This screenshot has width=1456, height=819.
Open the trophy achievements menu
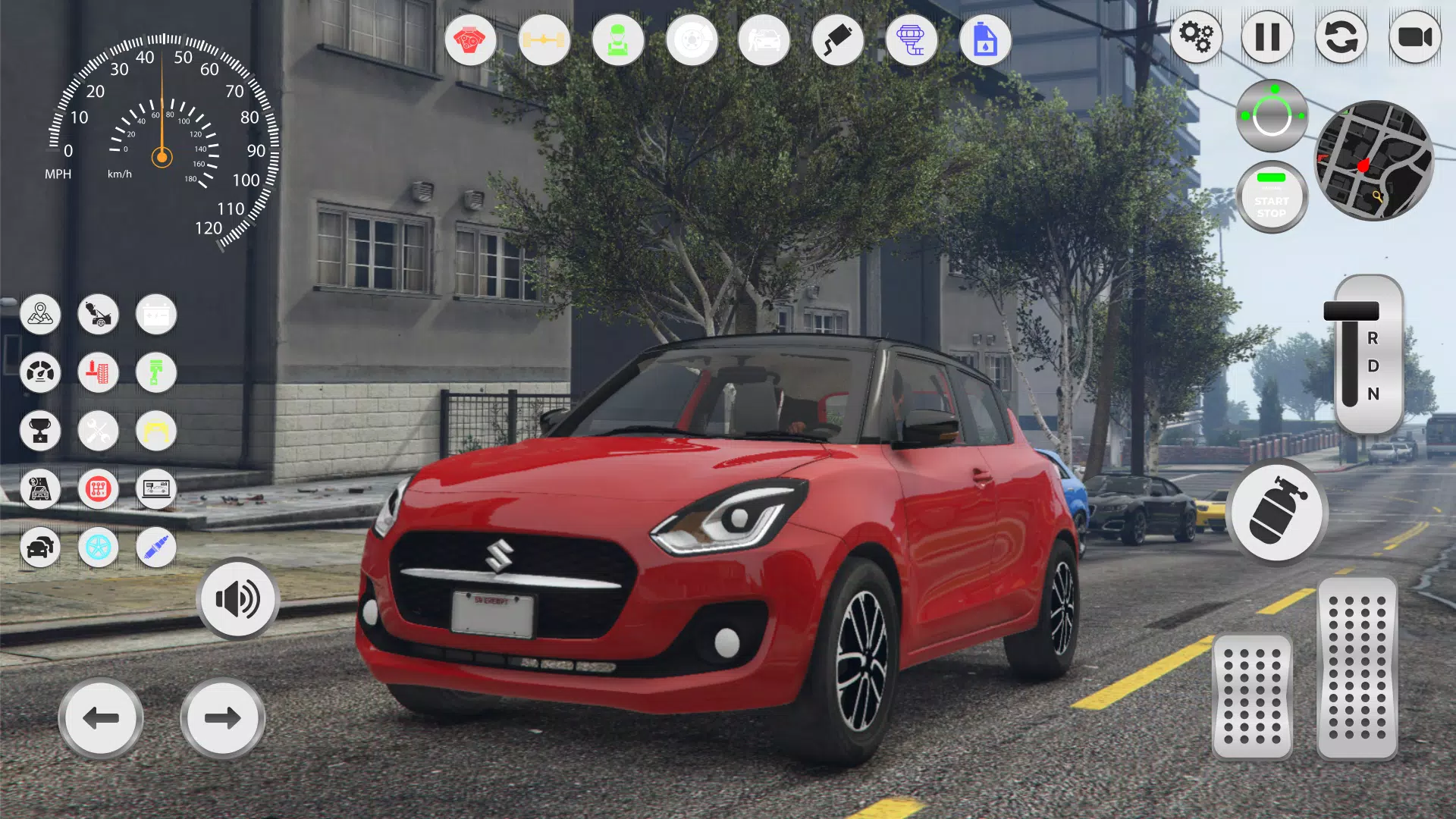40,431
